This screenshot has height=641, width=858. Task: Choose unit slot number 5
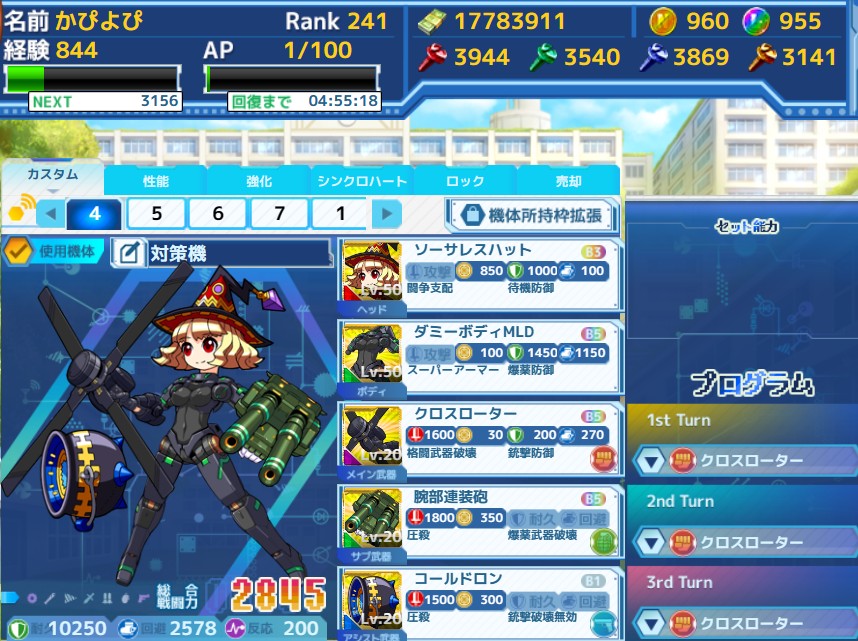tap(157, 213)
